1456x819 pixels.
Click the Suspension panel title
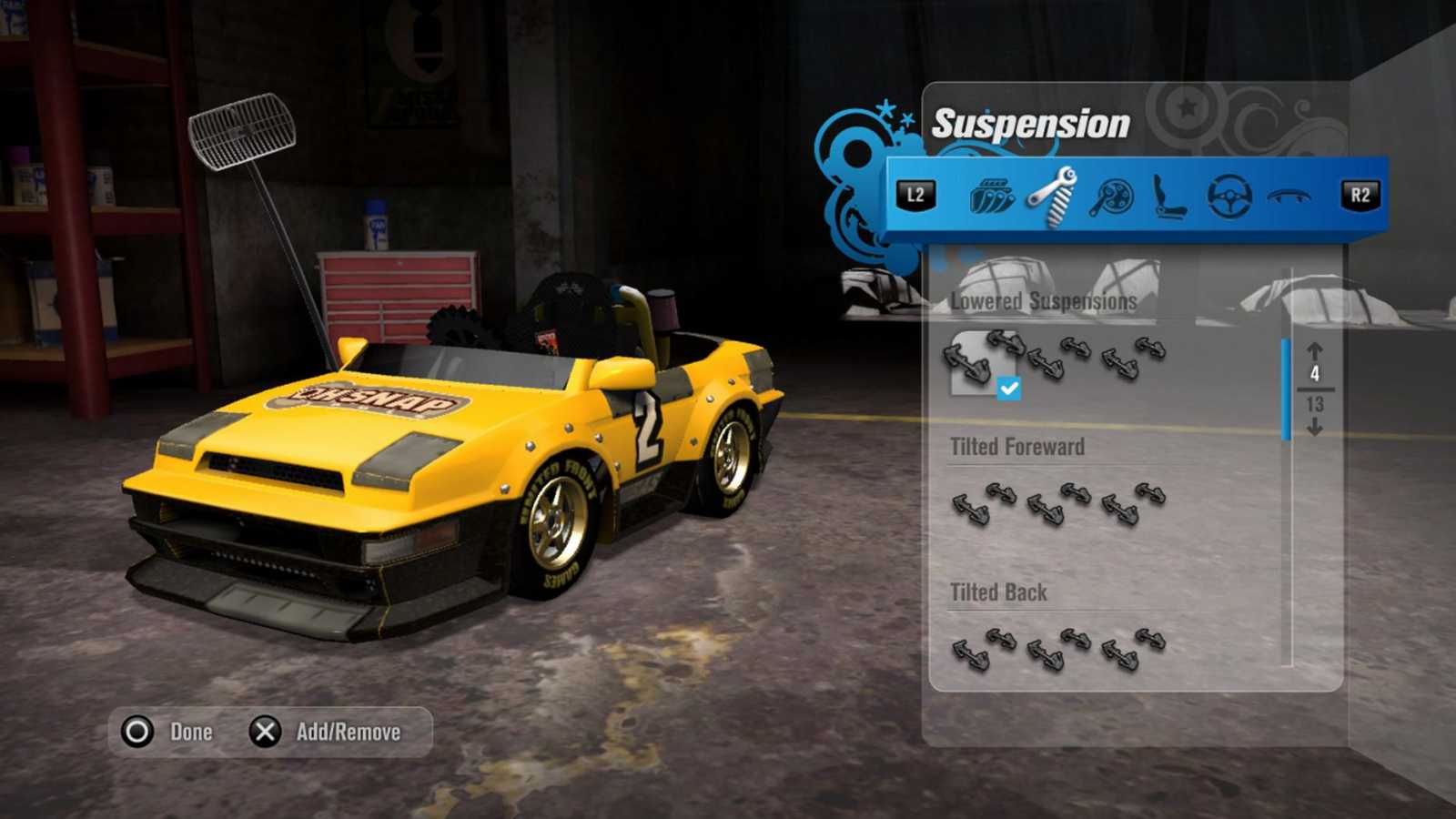point(1026,125)
